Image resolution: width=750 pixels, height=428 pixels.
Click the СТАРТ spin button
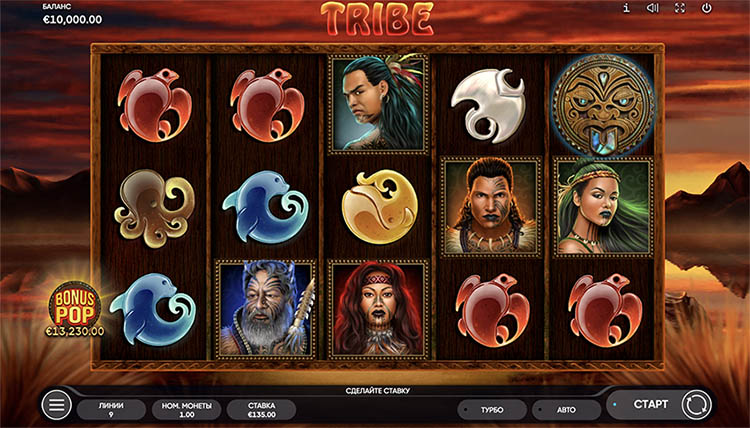pyautogui.click(x=650, y=405)
